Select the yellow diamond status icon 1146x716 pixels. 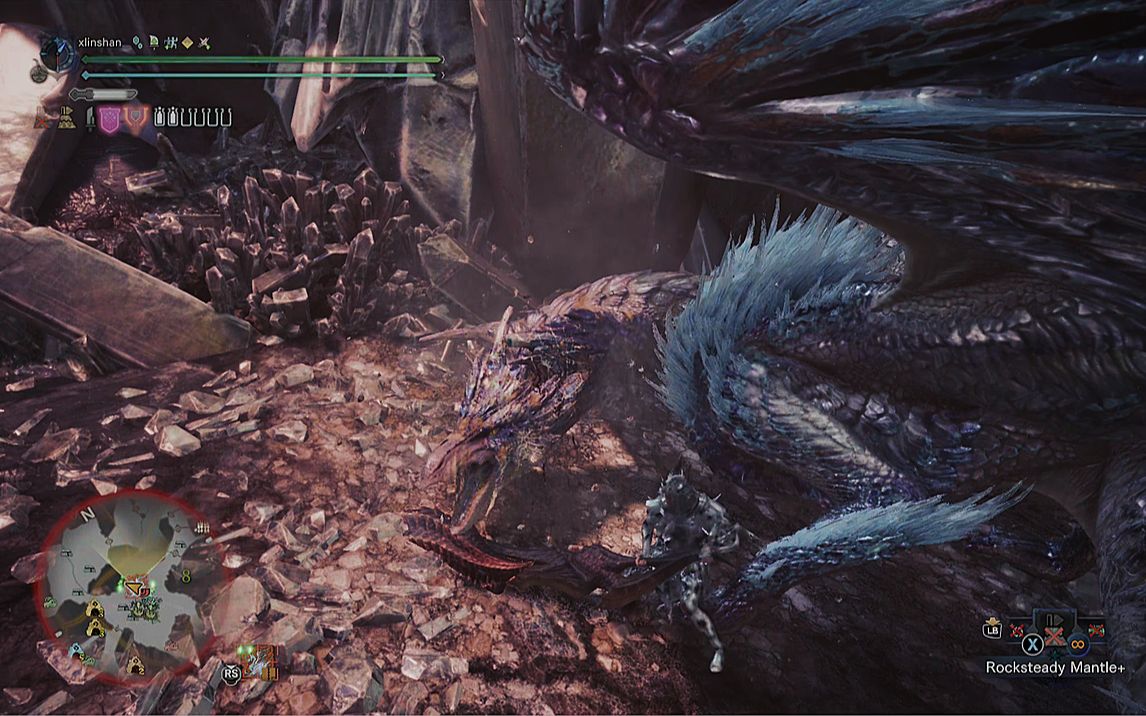pyautogui.click(x=187, y=43)
